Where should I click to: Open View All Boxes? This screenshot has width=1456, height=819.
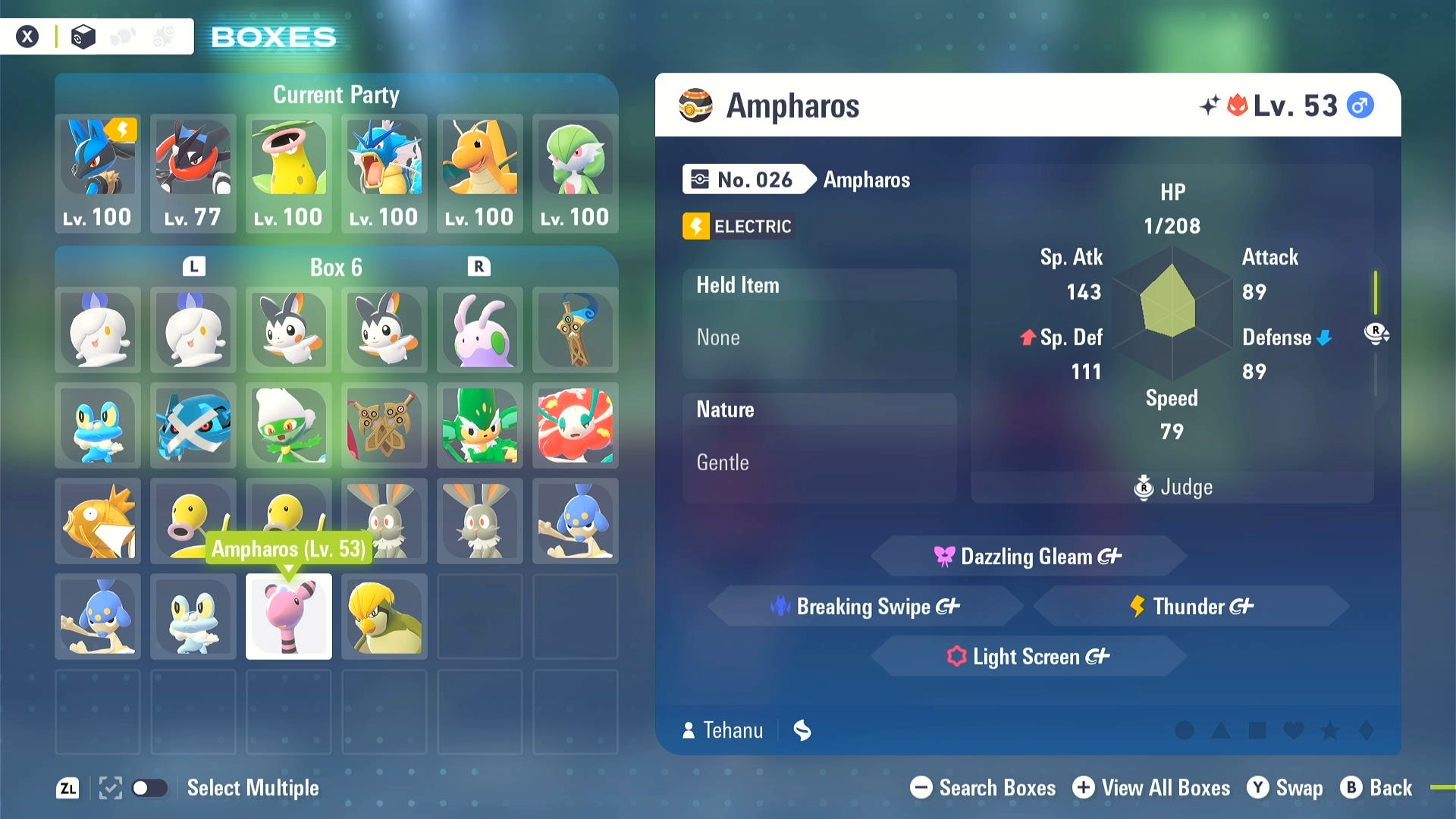tap(1152, 788)
